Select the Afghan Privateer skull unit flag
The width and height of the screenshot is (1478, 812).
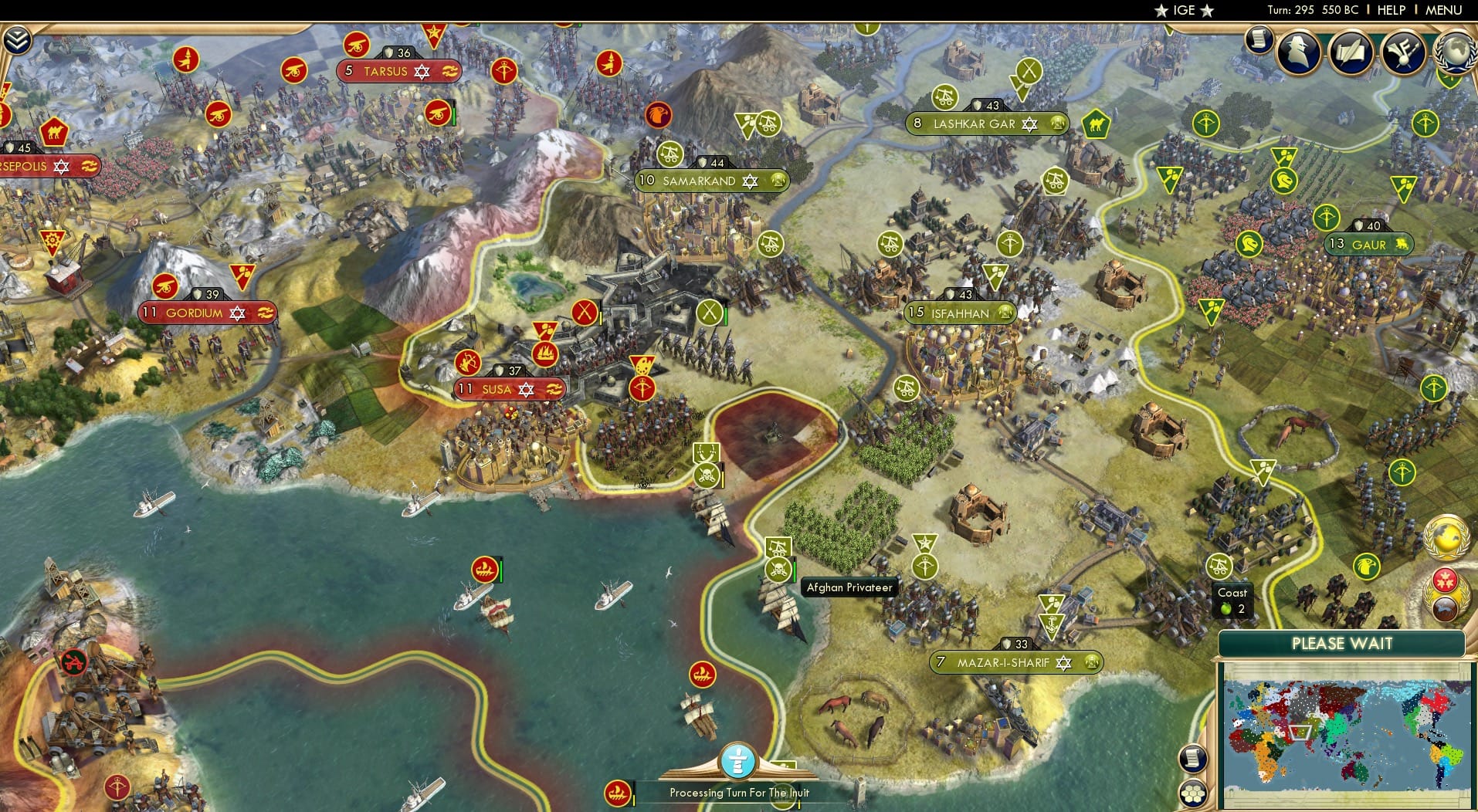point(780,570)
